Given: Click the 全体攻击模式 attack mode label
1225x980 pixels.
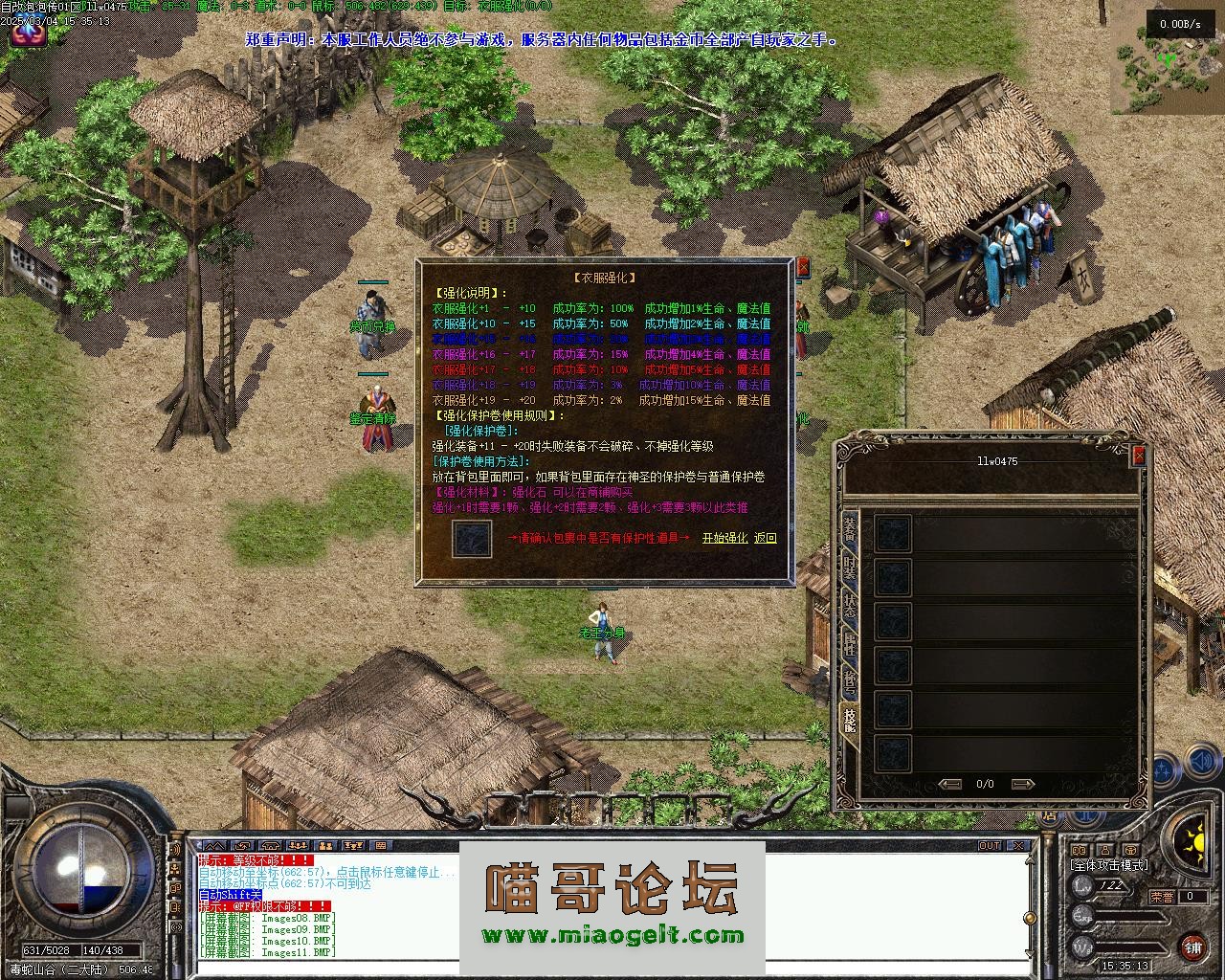Looking at the screenshot, I should click(1109, 865).
